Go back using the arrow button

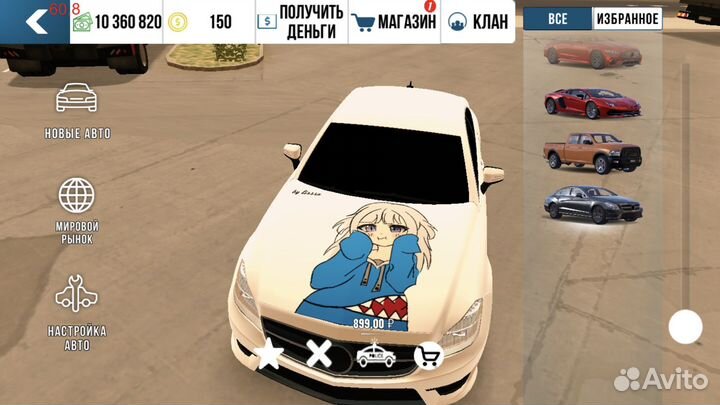pyautogui.click(x=34, y=21)
